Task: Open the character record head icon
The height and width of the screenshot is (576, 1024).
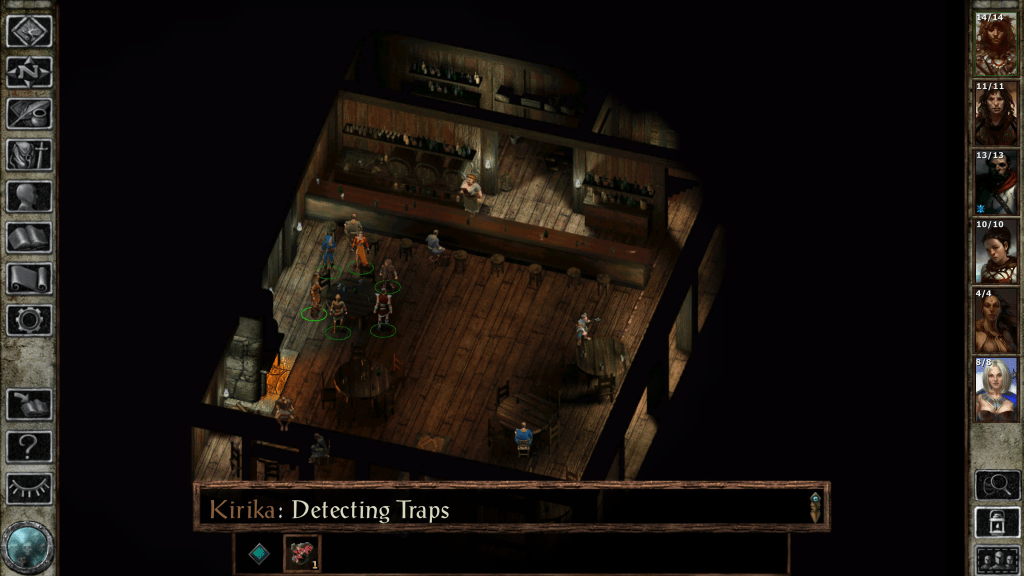Action: click(x=29, y=196)
